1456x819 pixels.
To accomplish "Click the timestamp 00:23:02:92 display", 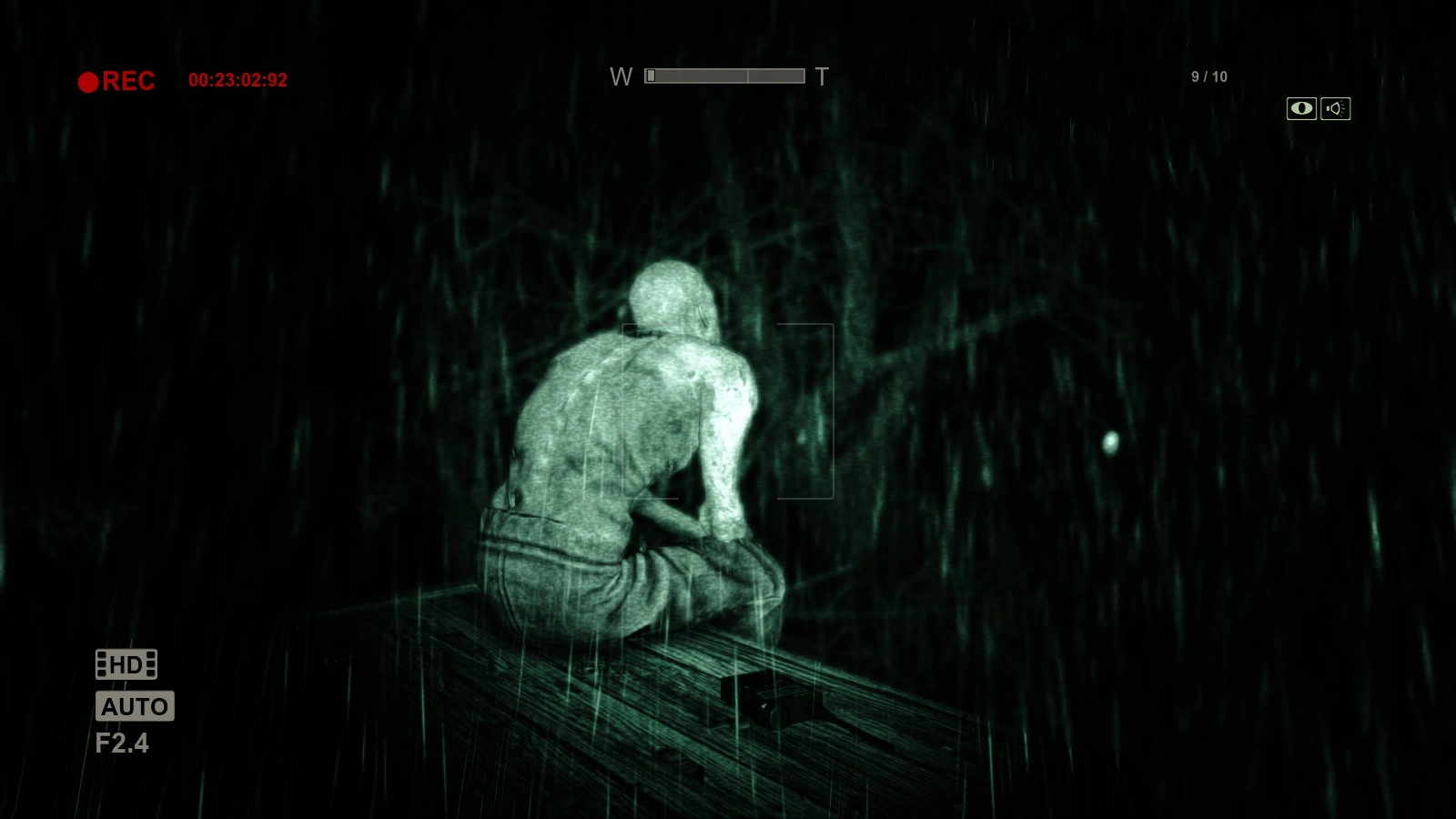I will [238, 80].
